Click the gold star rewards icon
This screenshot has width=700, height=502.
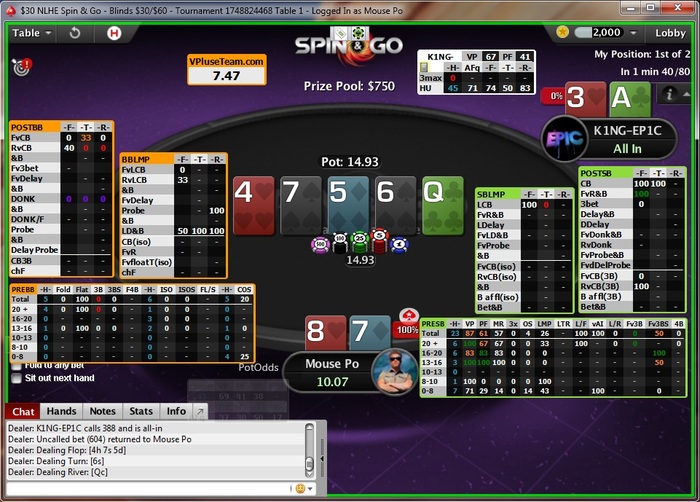coord(563,32)
